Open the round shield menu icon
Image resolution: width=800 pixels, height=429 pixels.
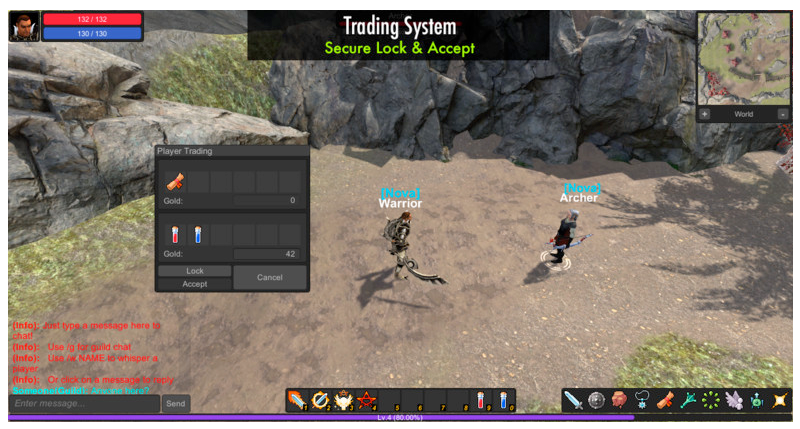[596, 400]
